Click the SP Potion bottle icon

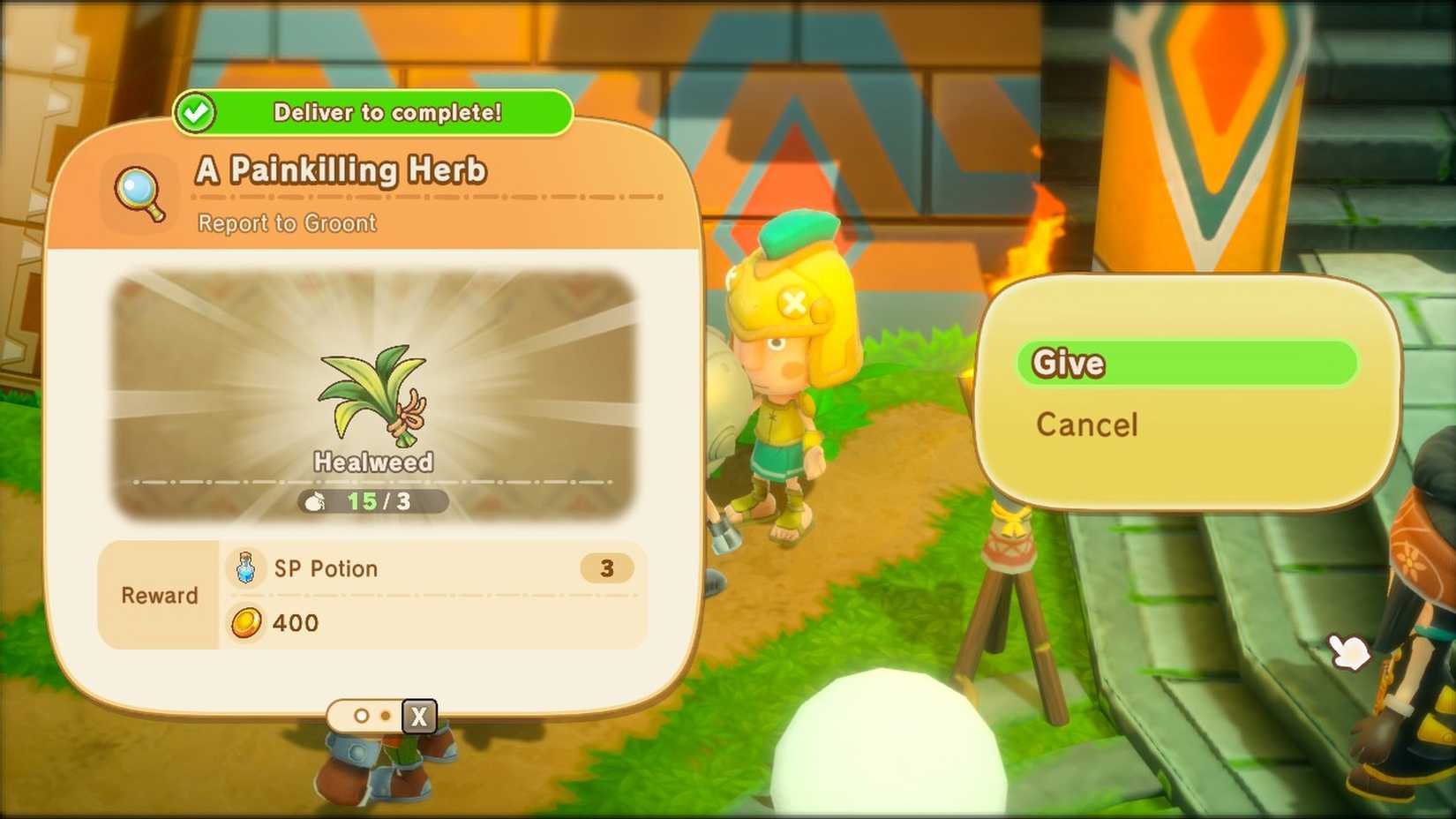click(244, 569)
